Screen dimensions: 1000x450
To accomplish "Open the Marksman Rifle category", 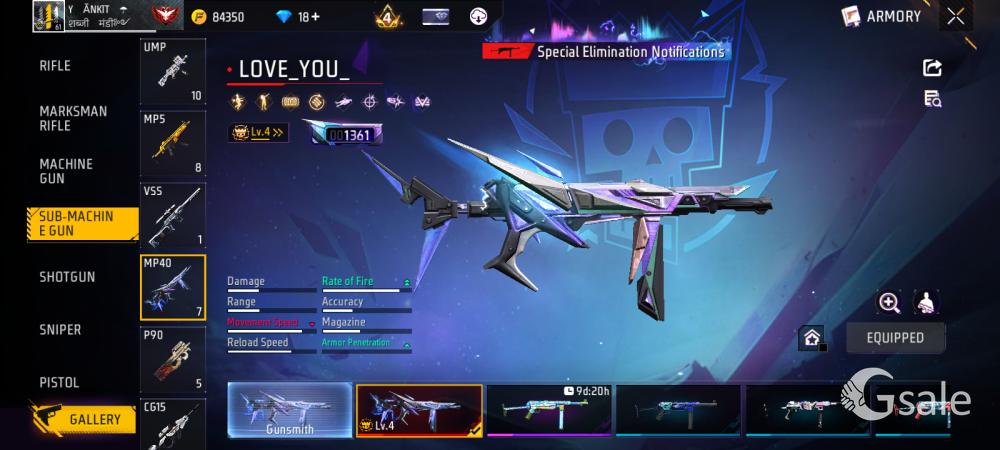I will point(73,119).
